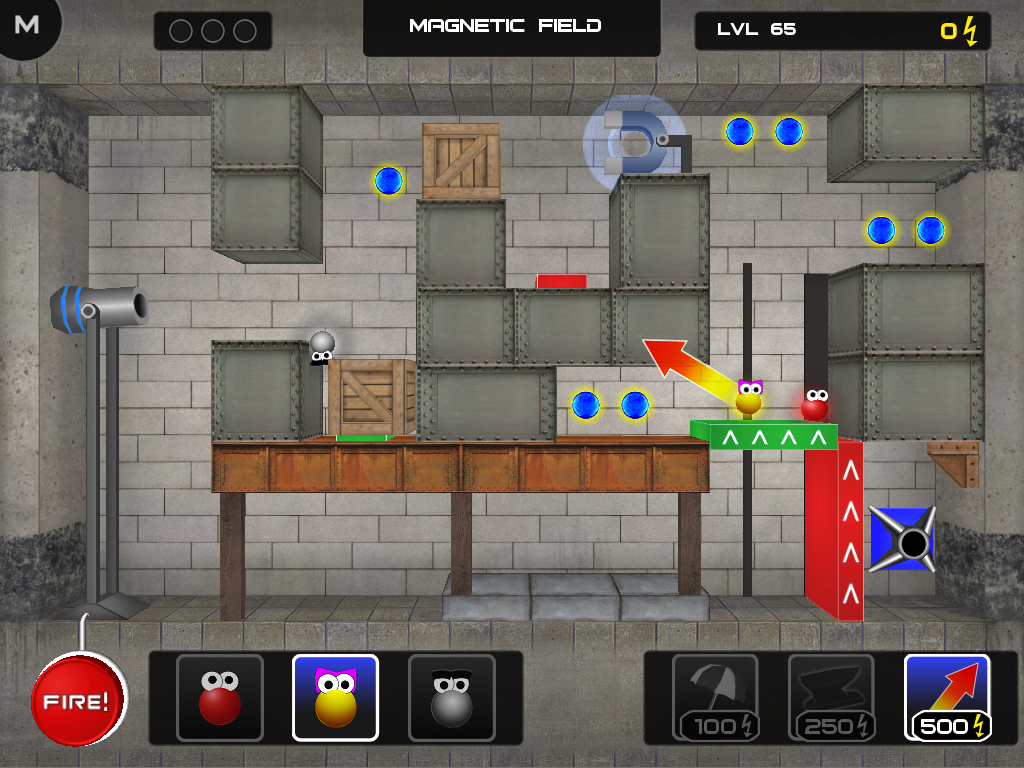
Task: Pick the gray ball character
Action: [451, 698]
